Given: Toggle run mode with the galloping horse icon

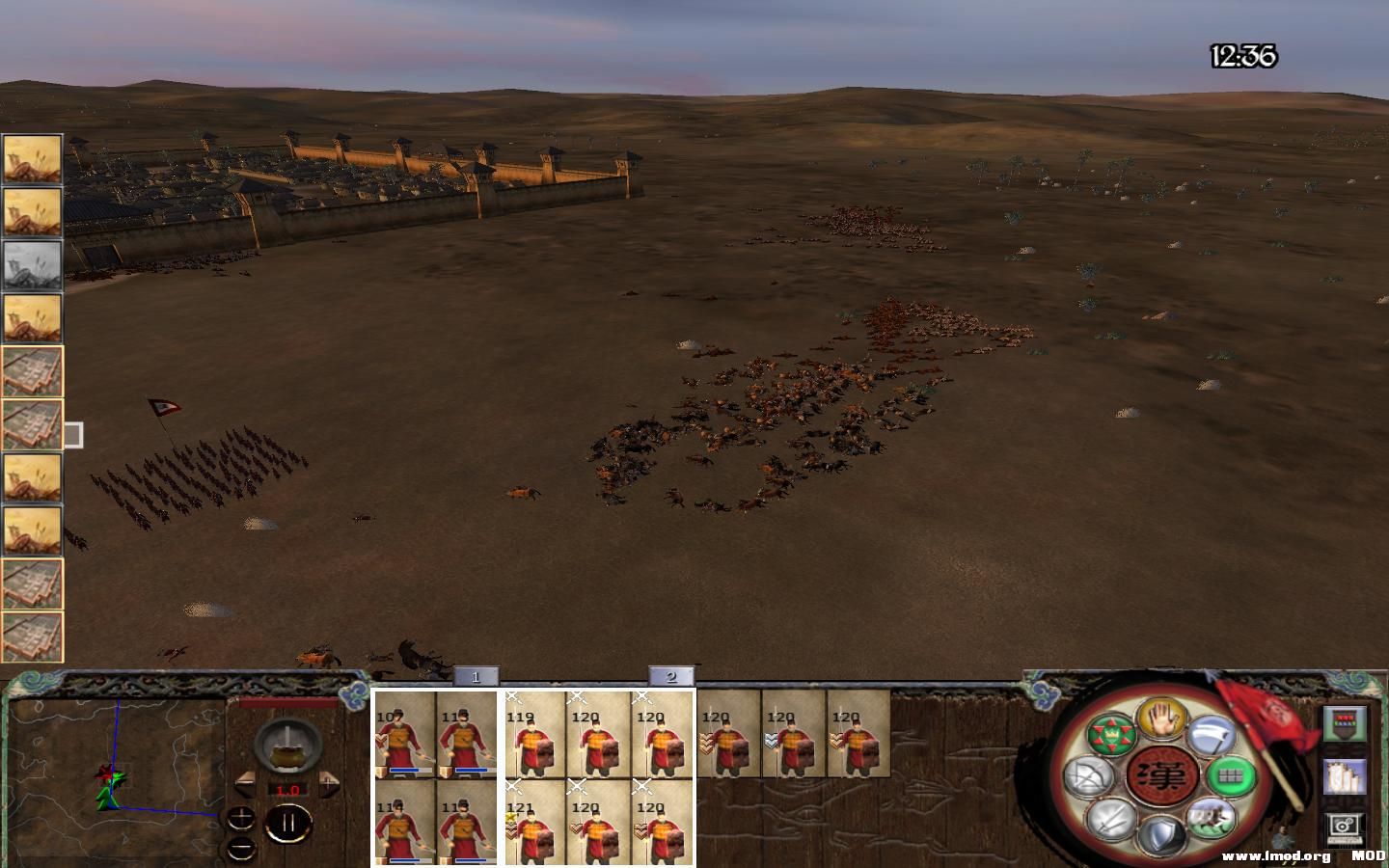Looking at the screenshot, I should (1210, 821).
